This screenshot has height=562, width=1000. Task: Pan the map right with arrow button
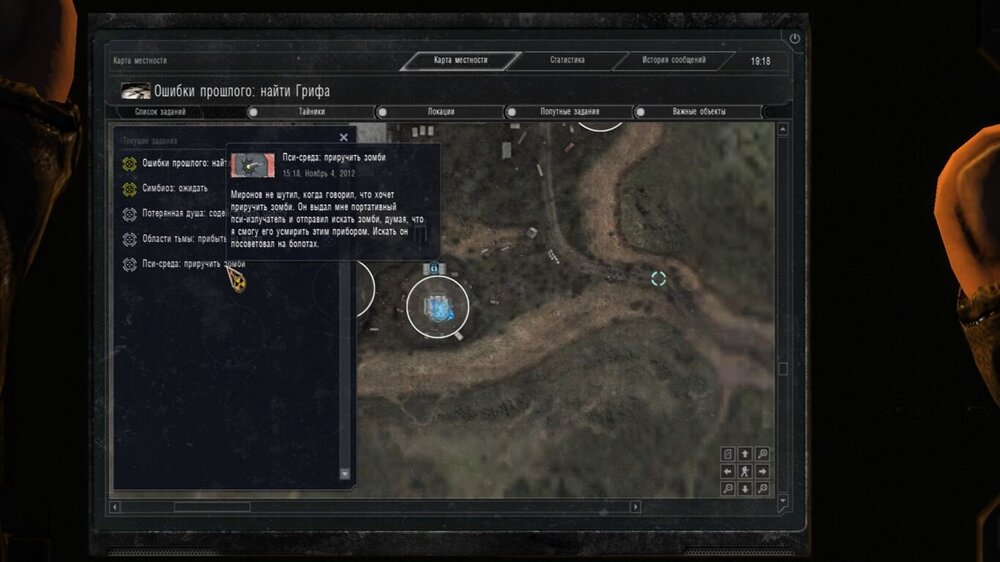[x=762, y=471]
